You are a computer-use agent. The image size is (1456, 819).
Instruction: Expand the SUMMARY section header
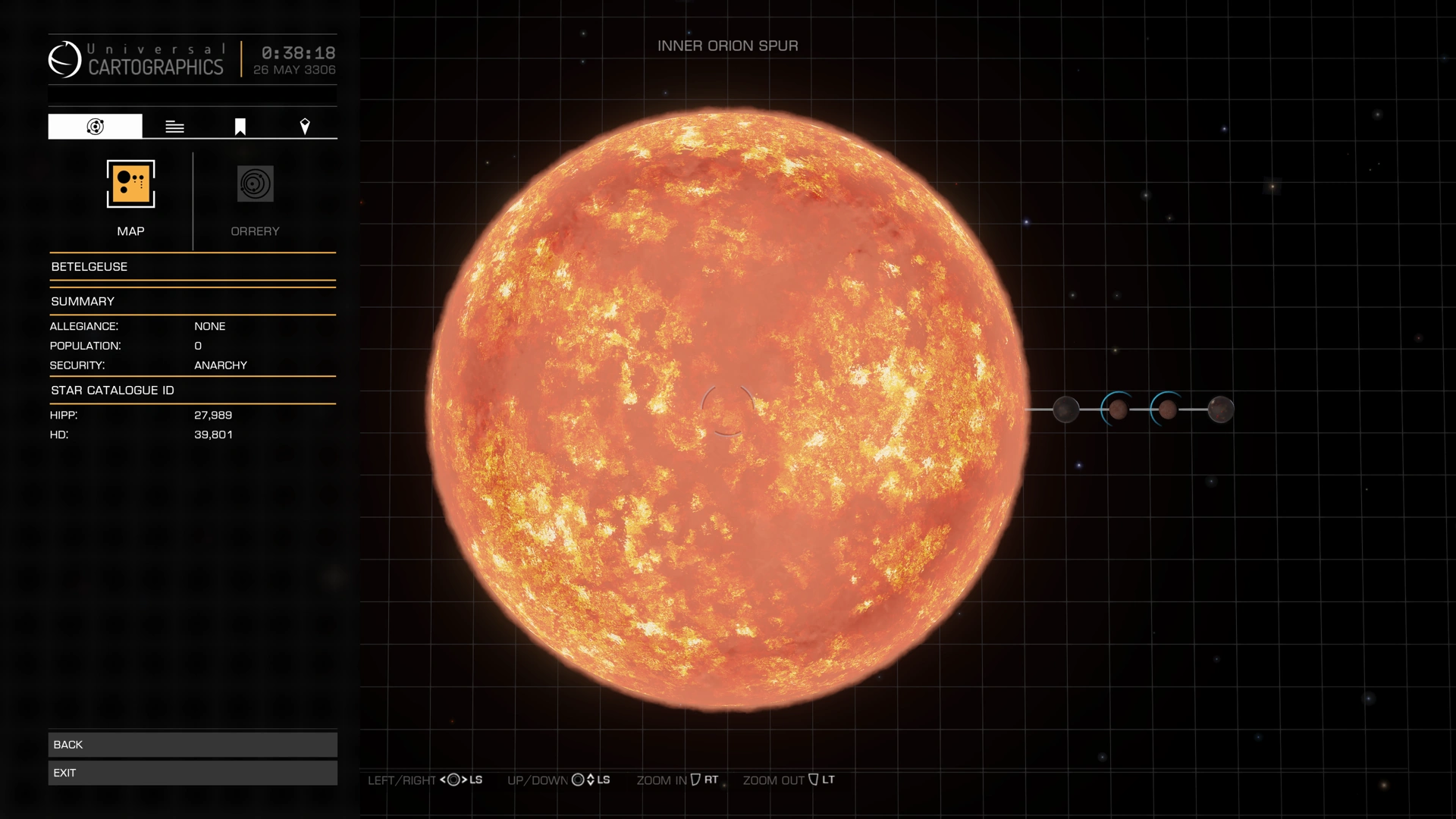pyautogui.click(x=82, y=301)
